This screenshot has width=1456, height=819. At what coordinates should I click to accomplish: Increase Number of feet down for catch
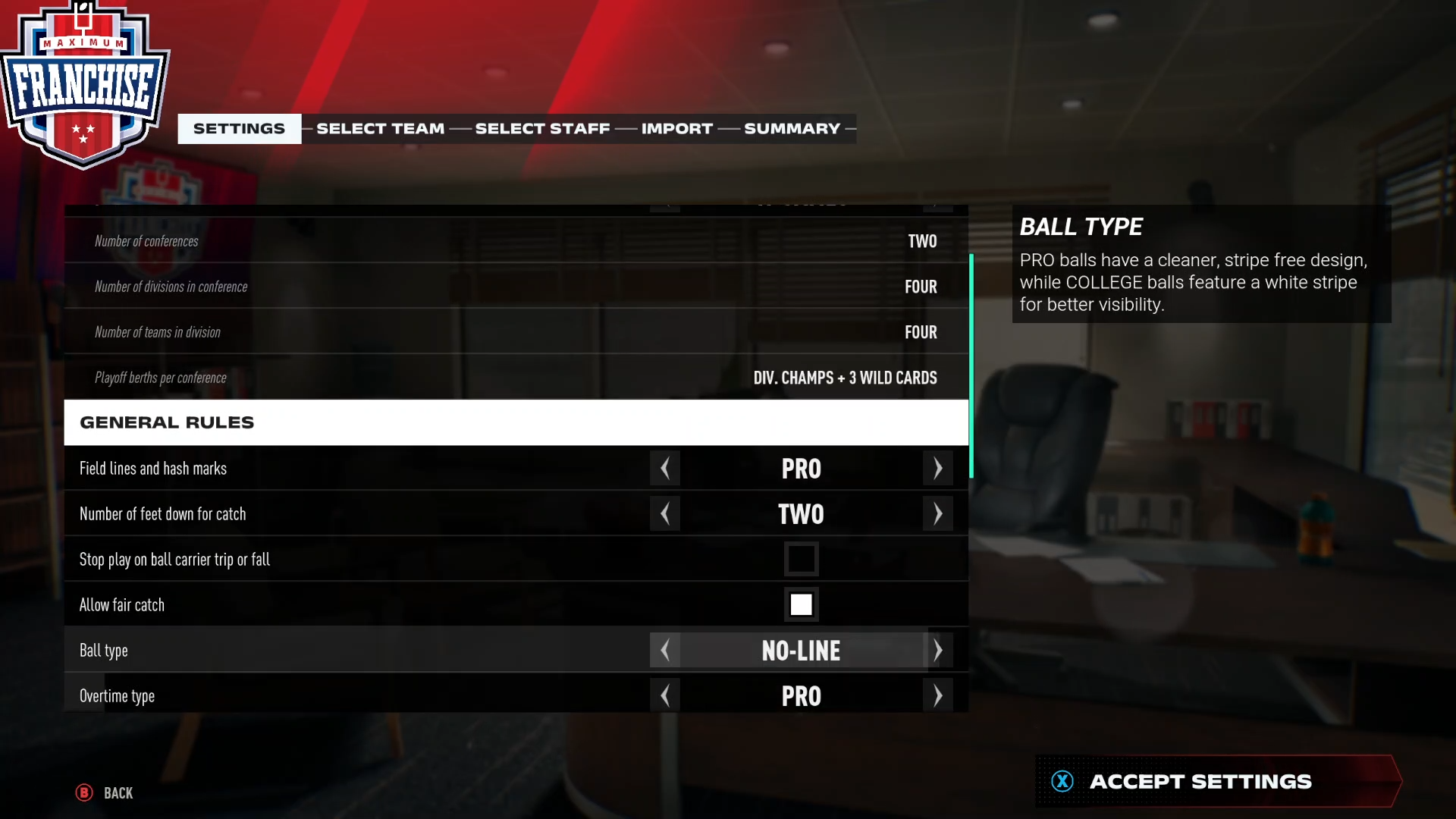938,514
